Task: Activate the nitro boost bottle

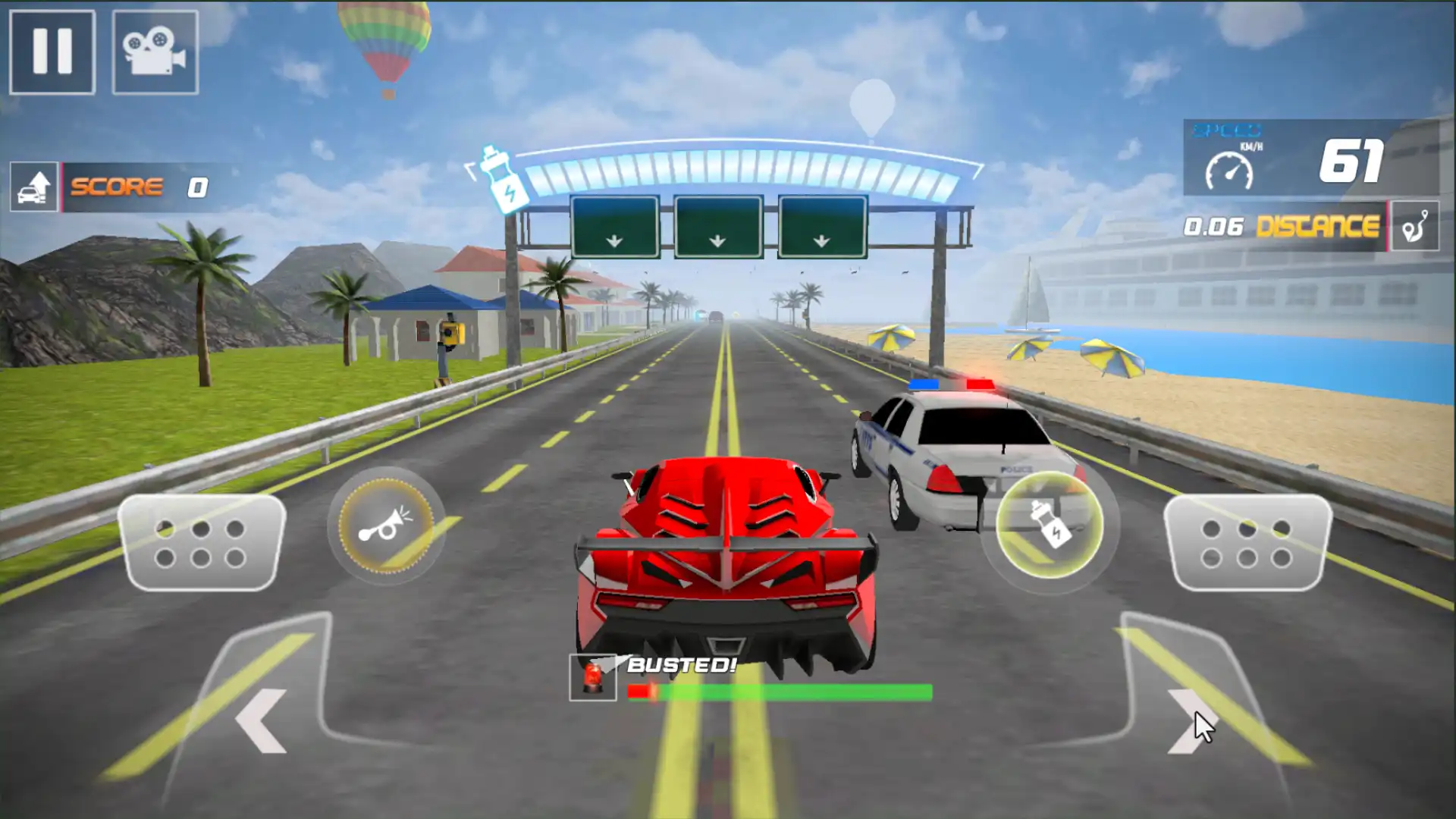Action: [x=1049, y=525]
